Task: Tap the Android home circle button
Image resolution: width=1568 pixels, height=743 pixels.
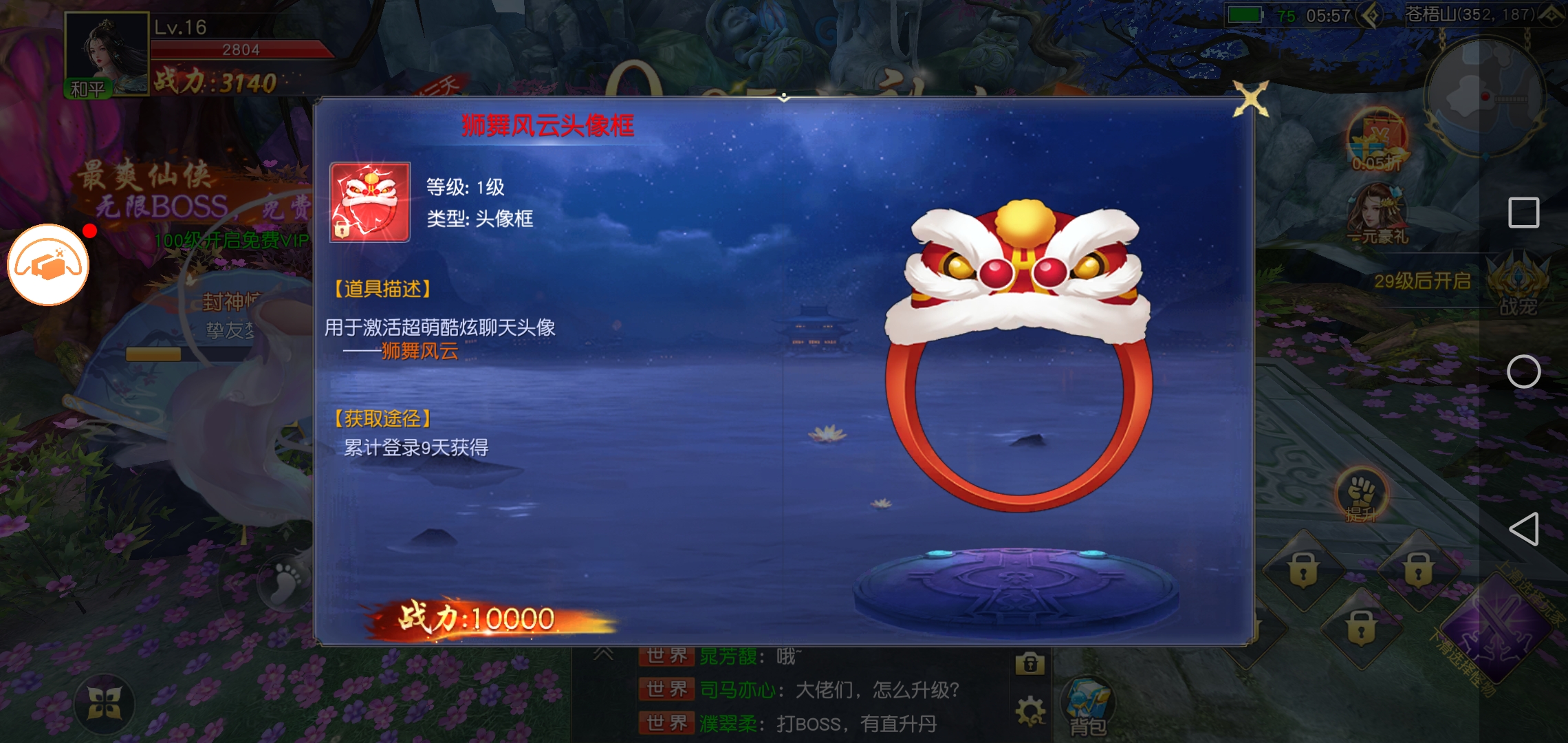Action: [x=1523, y=372]
